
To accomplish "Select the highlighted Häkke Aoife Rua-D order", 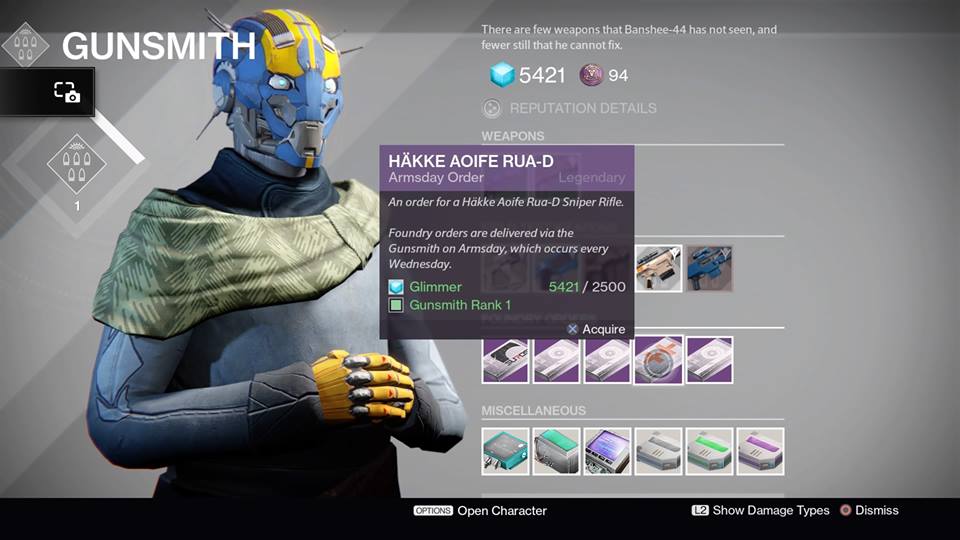I will (658, 360).
